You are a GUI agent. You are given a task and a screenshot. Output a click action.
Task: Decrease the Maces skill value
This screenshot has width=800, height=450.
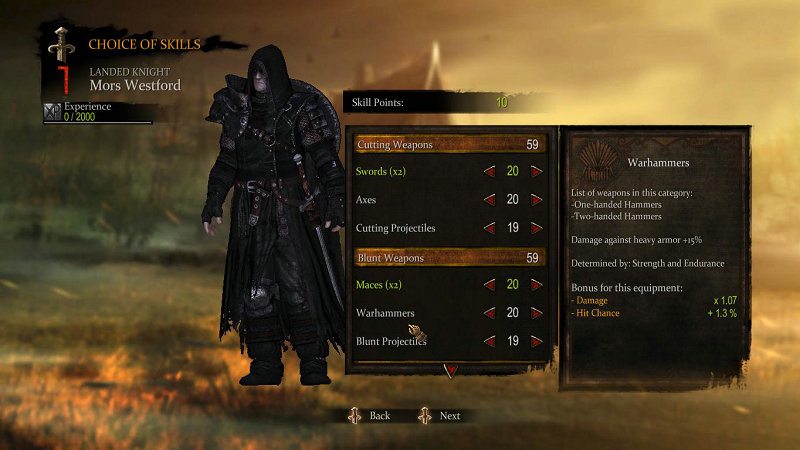(x=489, y=285)
